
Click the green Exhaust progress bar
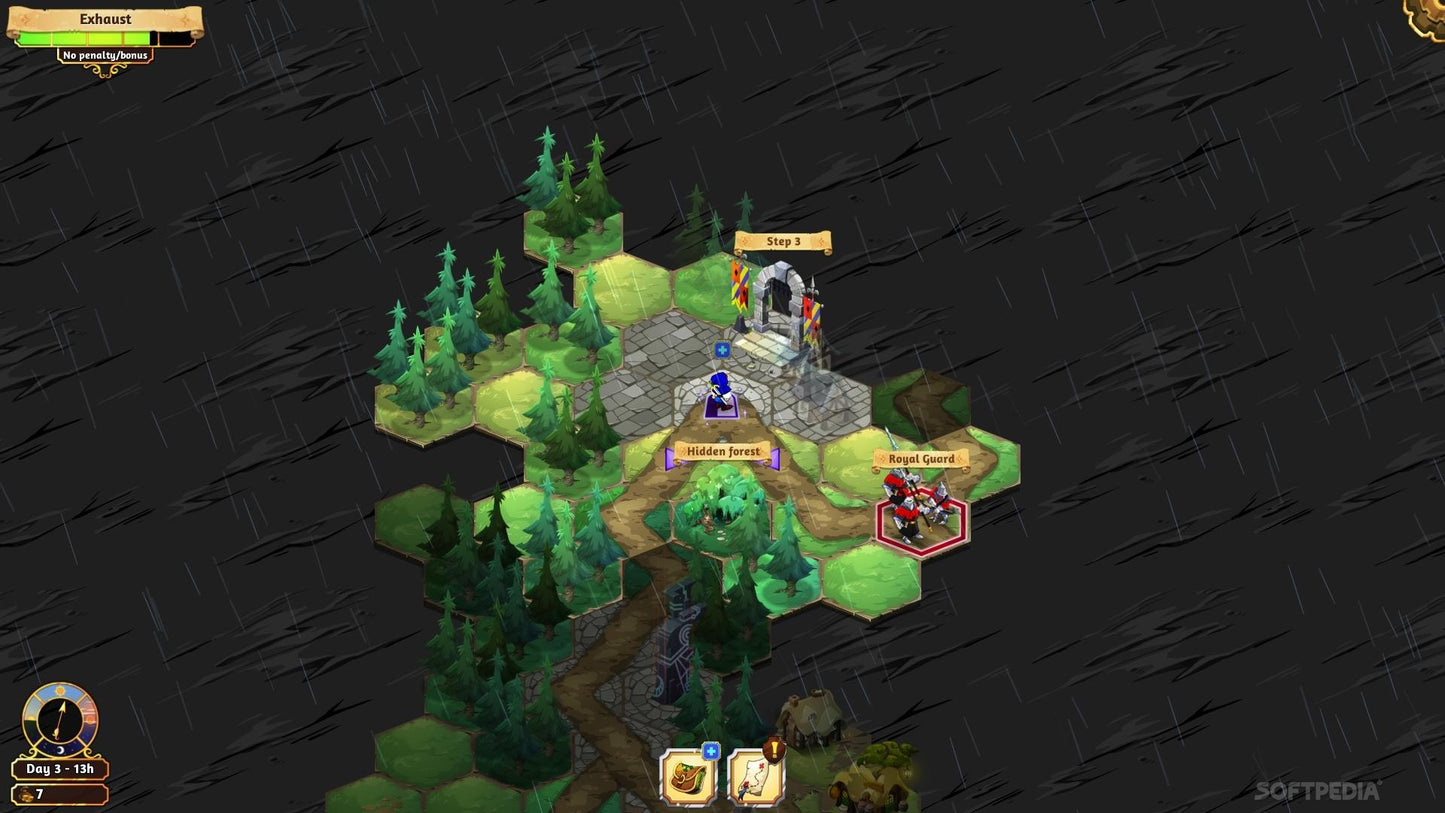point(85,37)
